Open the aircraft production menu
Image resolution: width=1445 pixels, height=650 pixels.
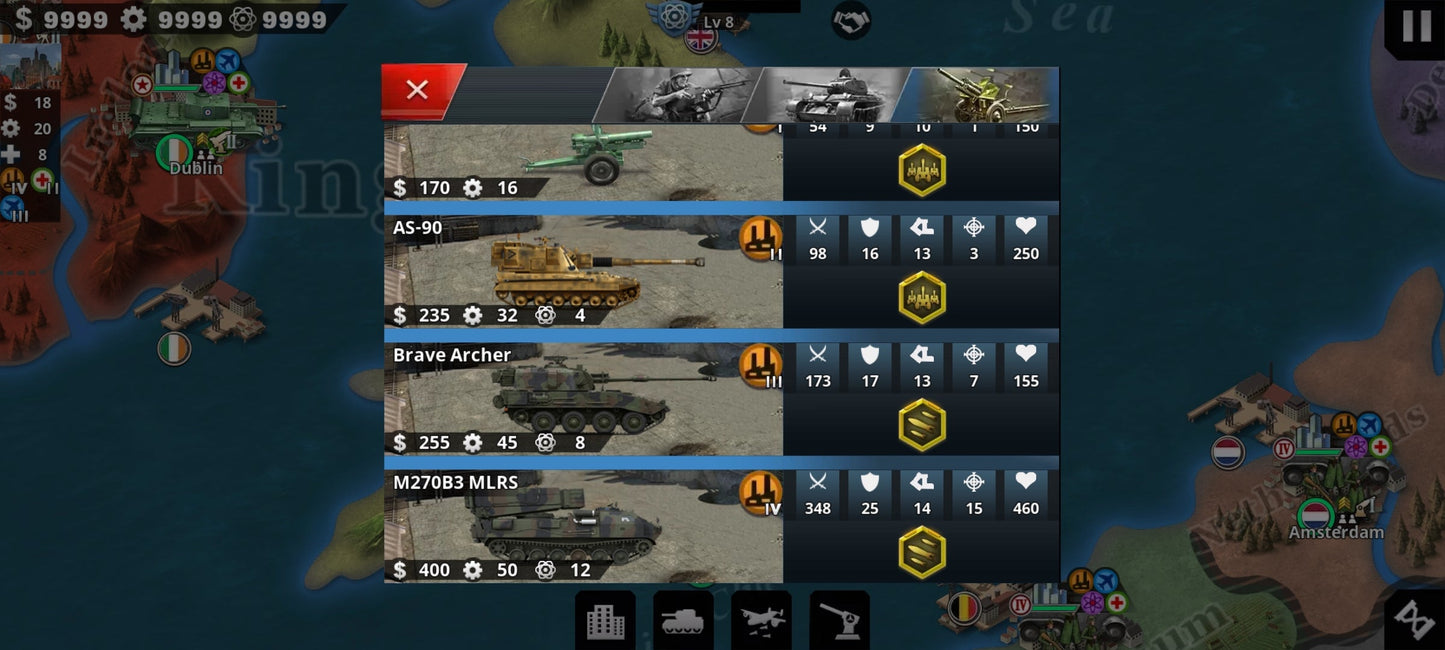761,620
